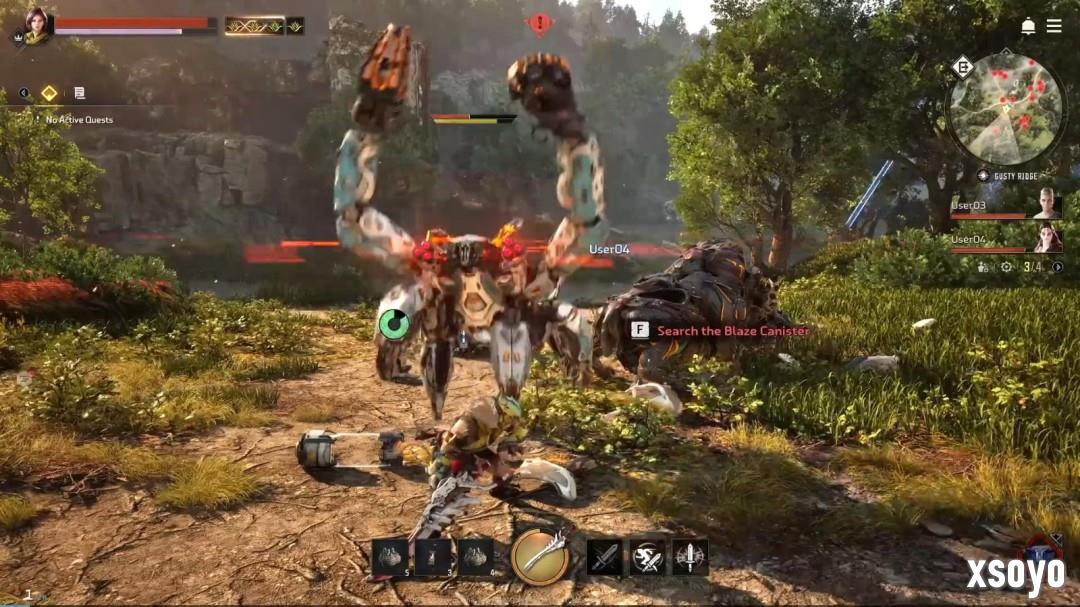Open notifications with the bell icon
This screenshot has height=607, width=1080.
1028,26
